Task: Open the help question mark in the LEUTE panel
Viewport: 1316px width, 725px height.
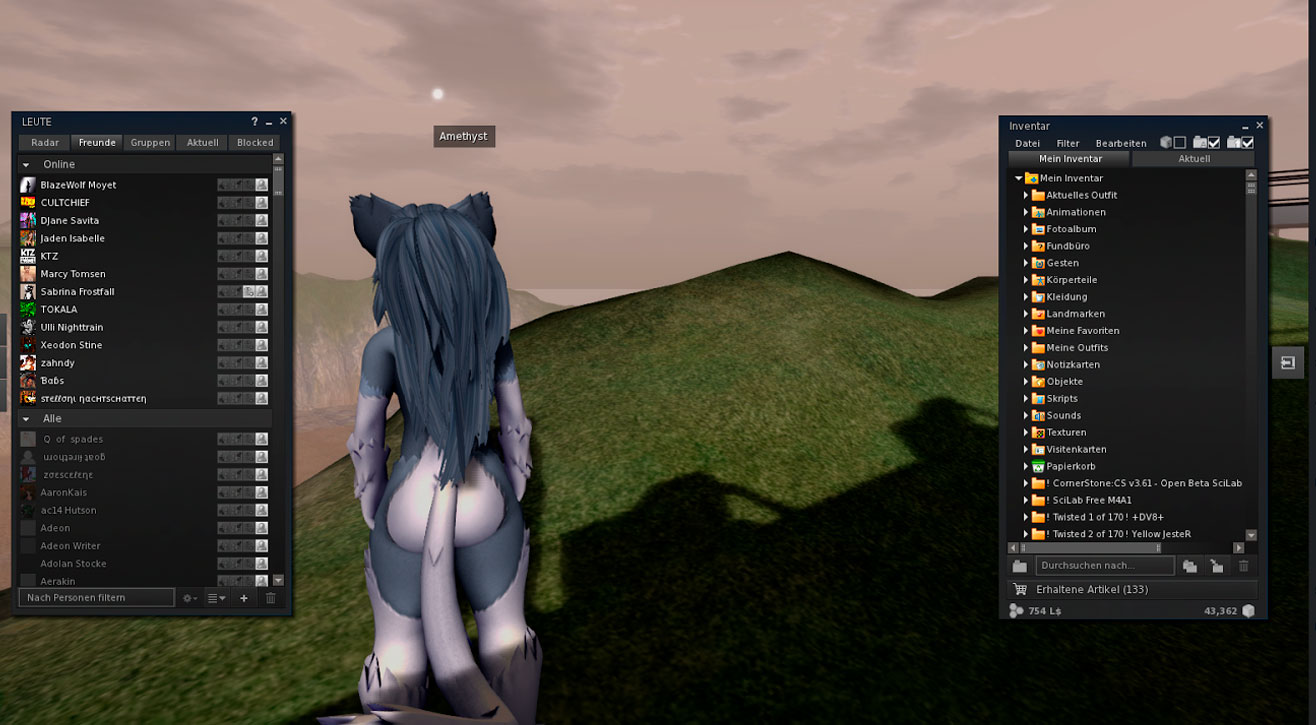Action: point(253,121)
